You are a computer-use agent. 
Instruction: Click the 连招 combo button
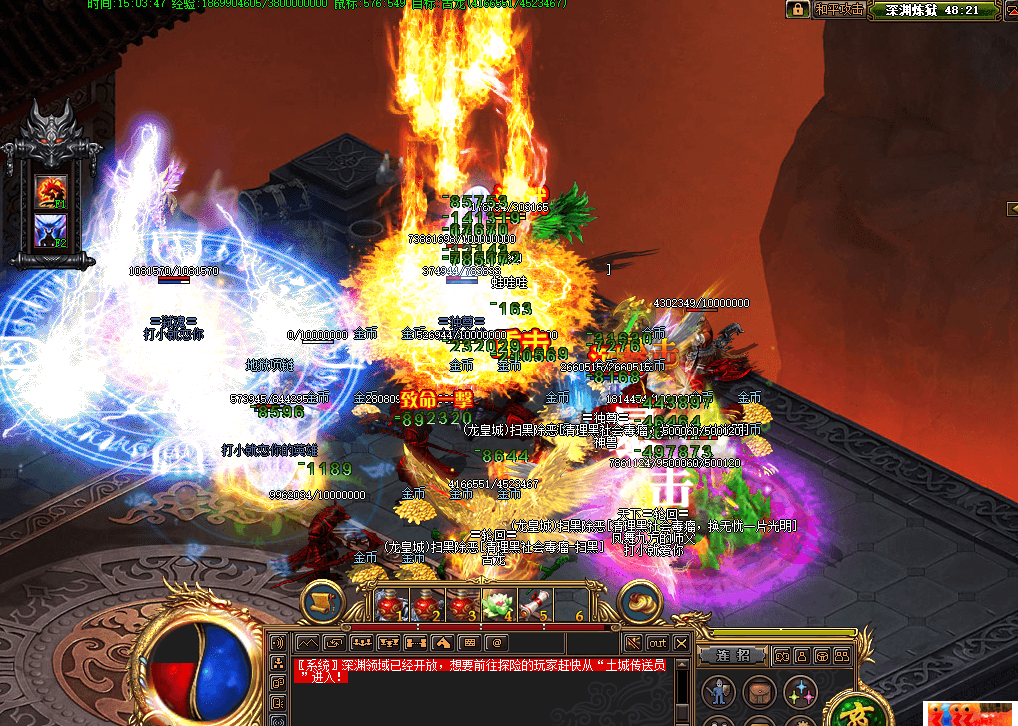tap(732, 655)
